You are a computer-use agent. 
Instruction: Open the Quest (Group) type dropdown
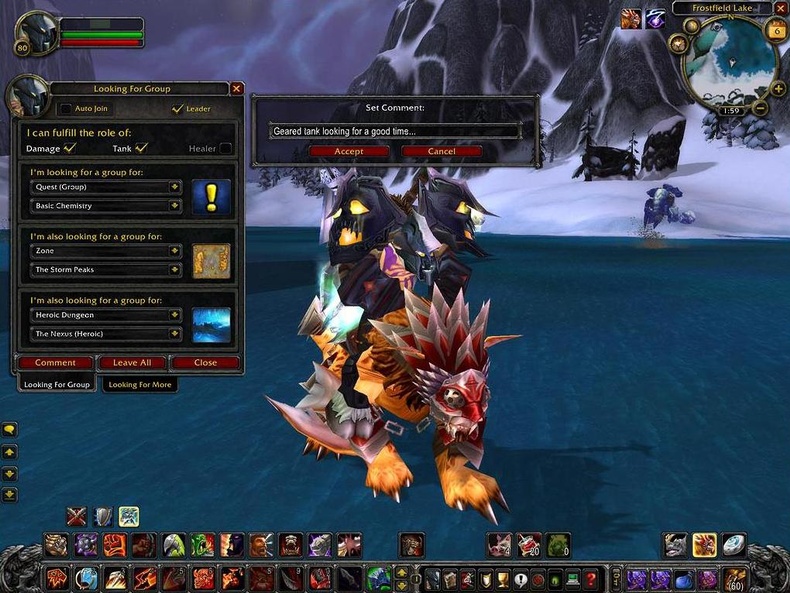(175, 186)
